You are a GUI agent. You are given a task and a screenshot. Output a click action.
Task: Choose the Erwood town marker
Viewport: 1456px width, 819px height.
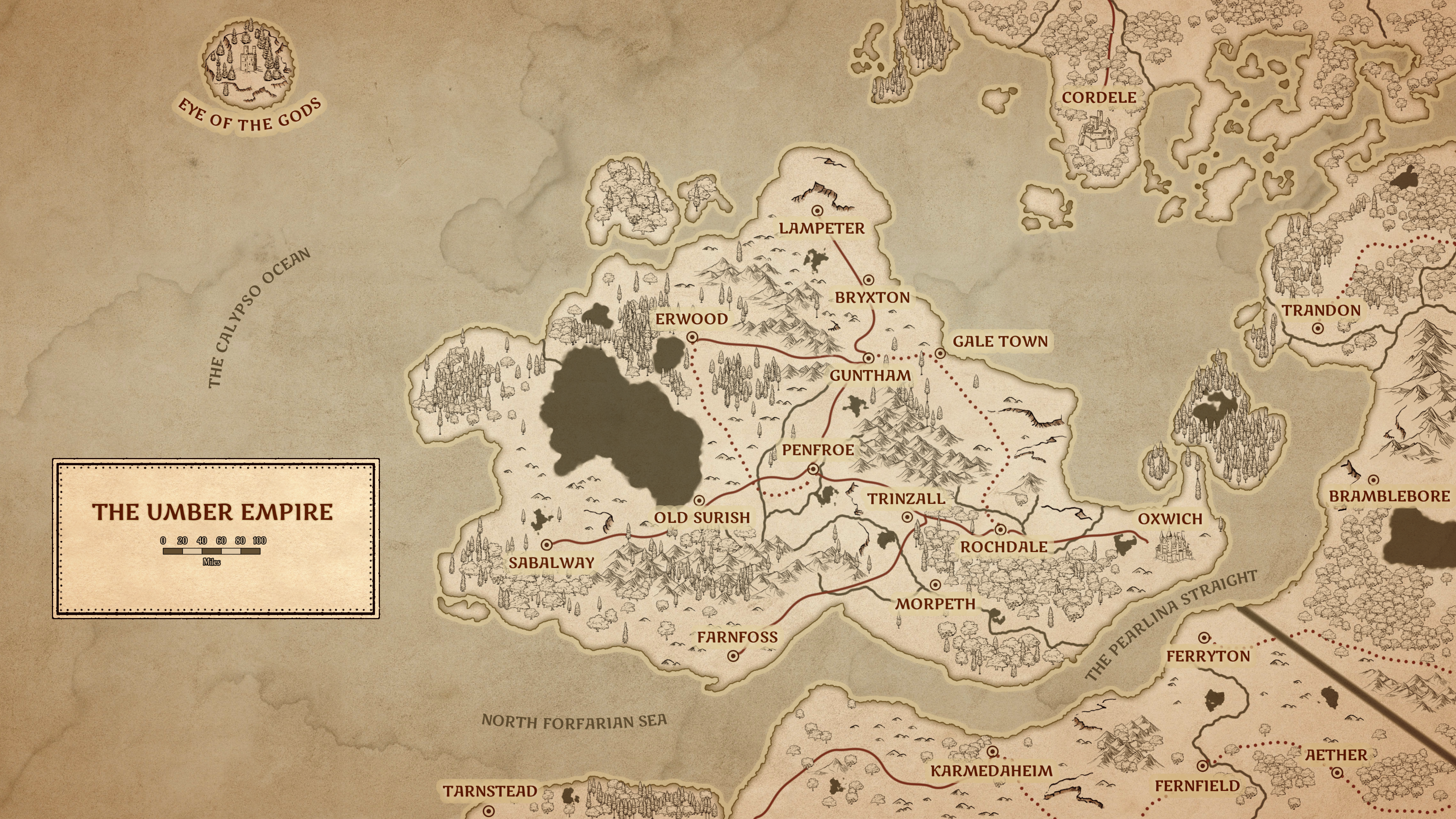tap(692, 338)
